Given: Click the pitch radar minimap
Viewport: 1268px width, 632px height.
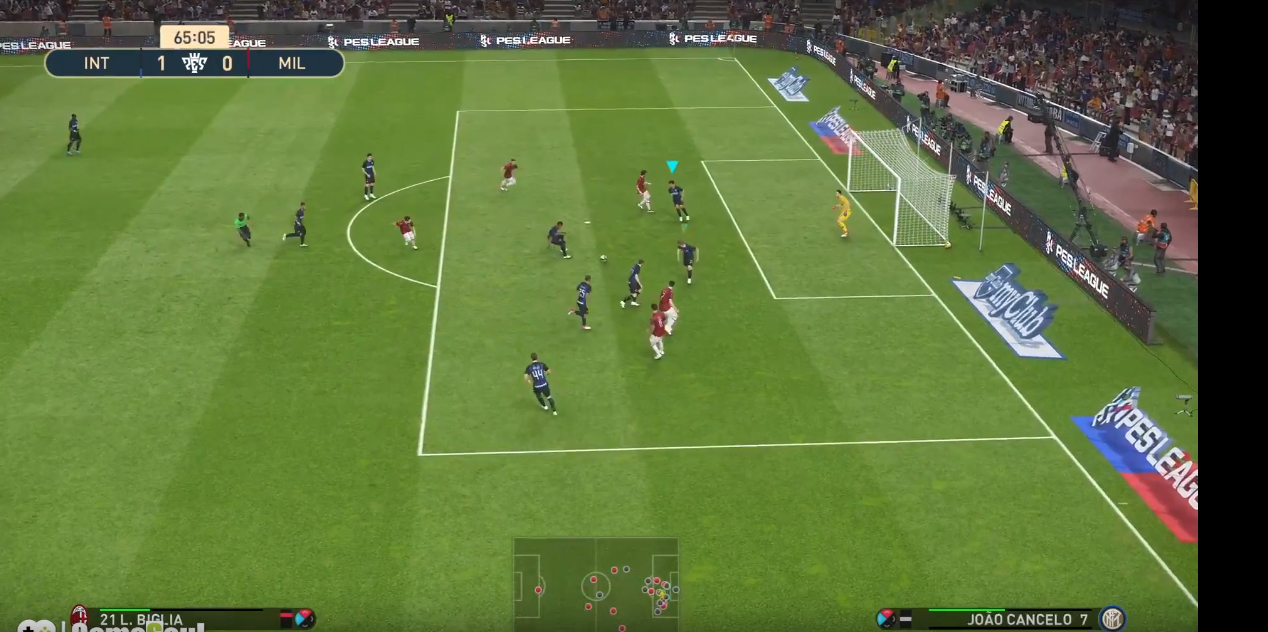Looking at the screenshot, I should tap(596, 584).
